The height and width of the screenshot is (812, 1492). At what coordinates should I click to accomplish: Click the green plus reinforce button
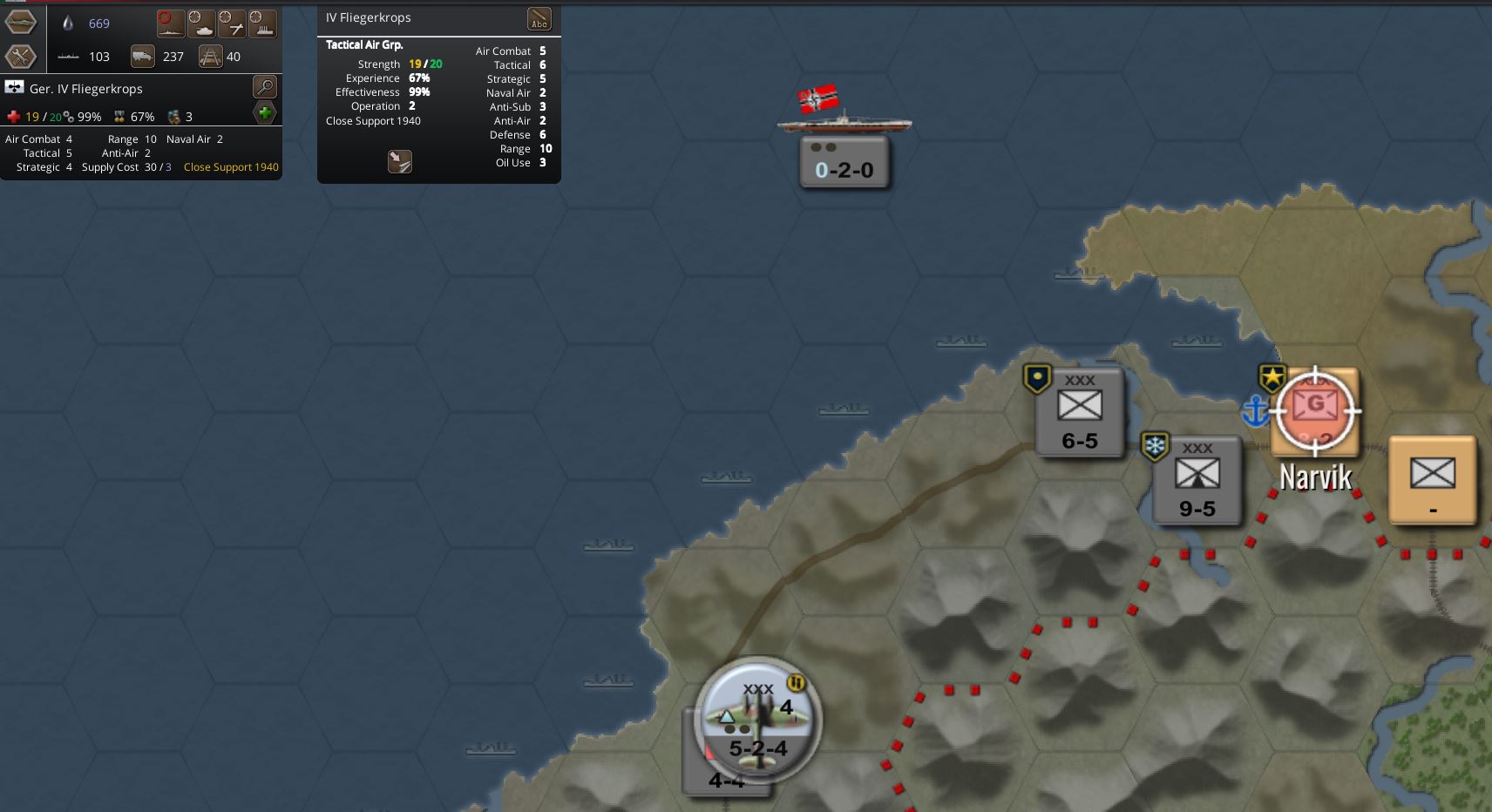coord(264,112)
